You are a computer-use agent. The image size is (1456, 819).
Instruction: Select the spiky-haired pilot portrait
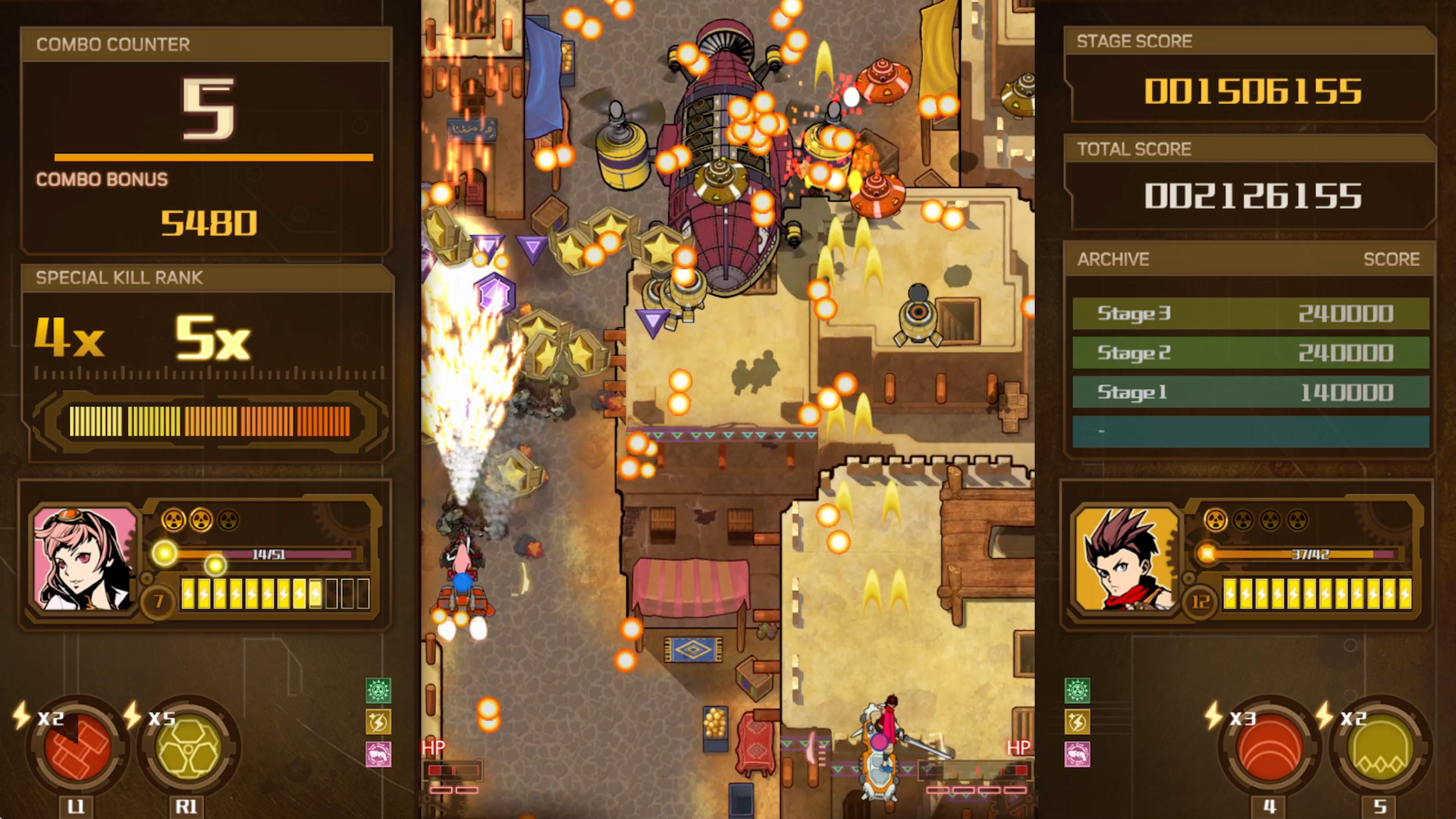pos(1127,559)
